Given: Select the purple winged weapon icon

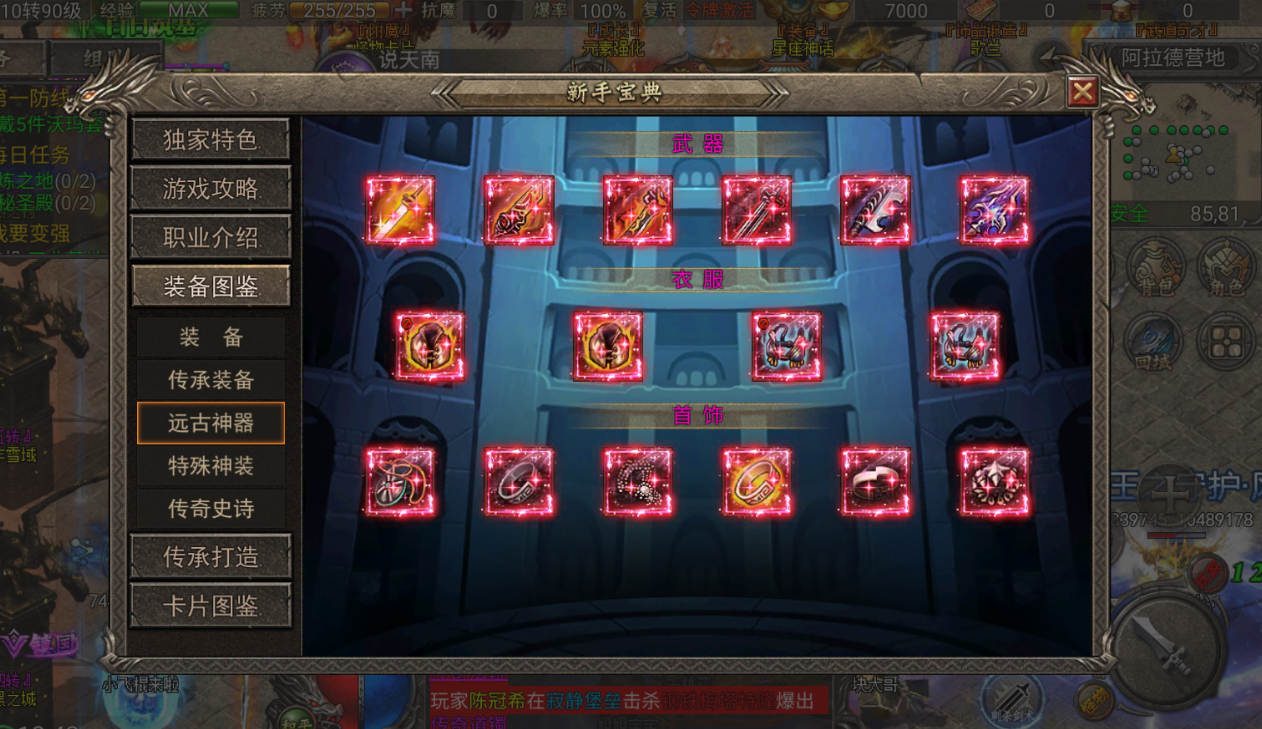Looking at the screenshot, I should tap(994, 211).
